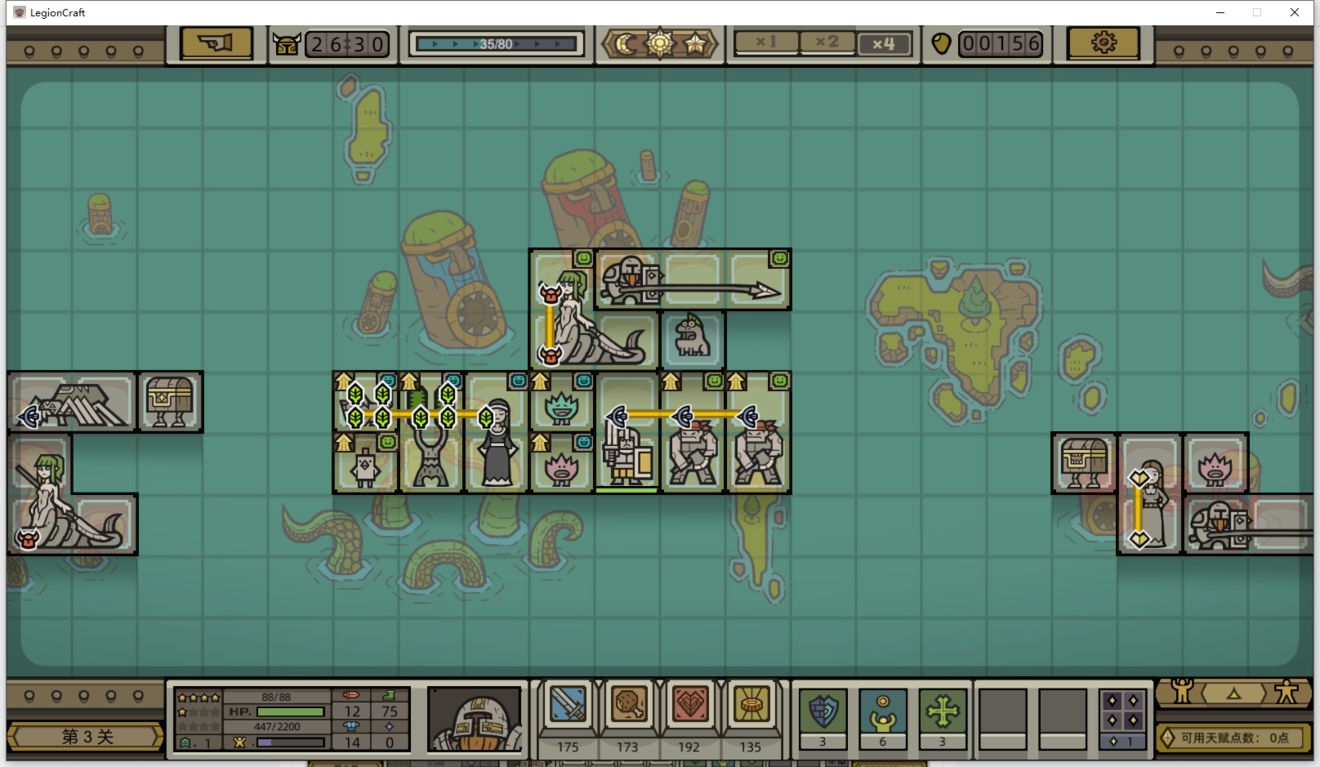This screenshot has width=1320, height=767.
Task: Select the sword resource icon
Action: 568,706
